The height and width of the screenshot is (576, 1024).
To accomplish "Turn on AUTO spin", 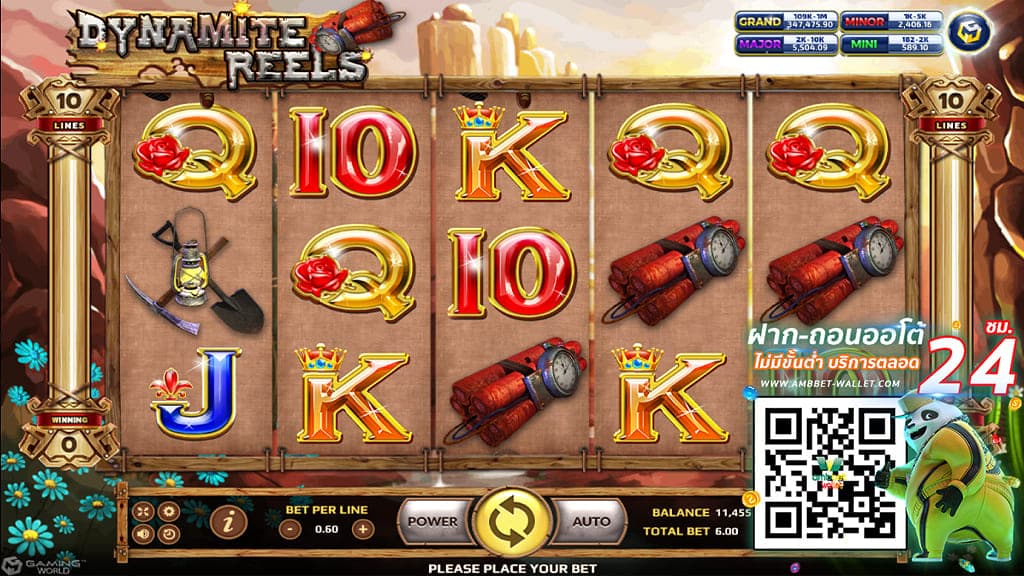I will (x=590, y=521).
